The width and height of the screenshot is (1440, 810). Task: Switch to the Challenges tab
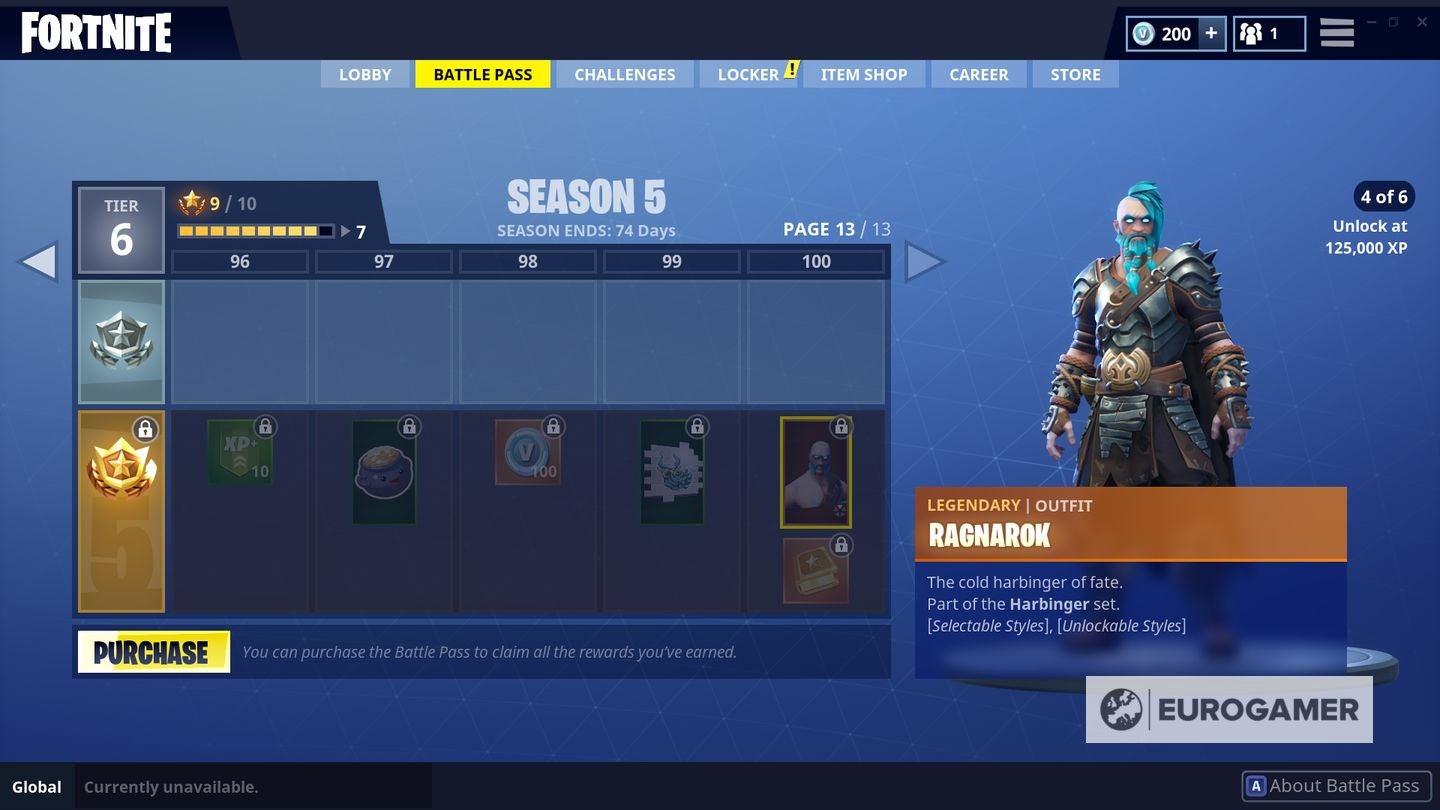click(624, 74)
